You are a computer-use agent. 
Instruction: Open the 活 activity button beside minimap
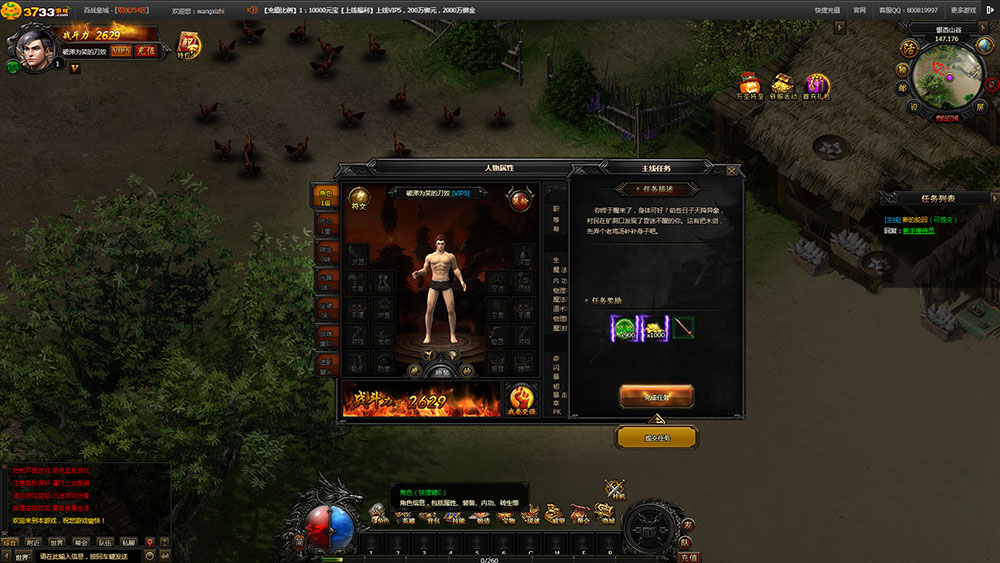pyautogui.click(x=909, y=48)
